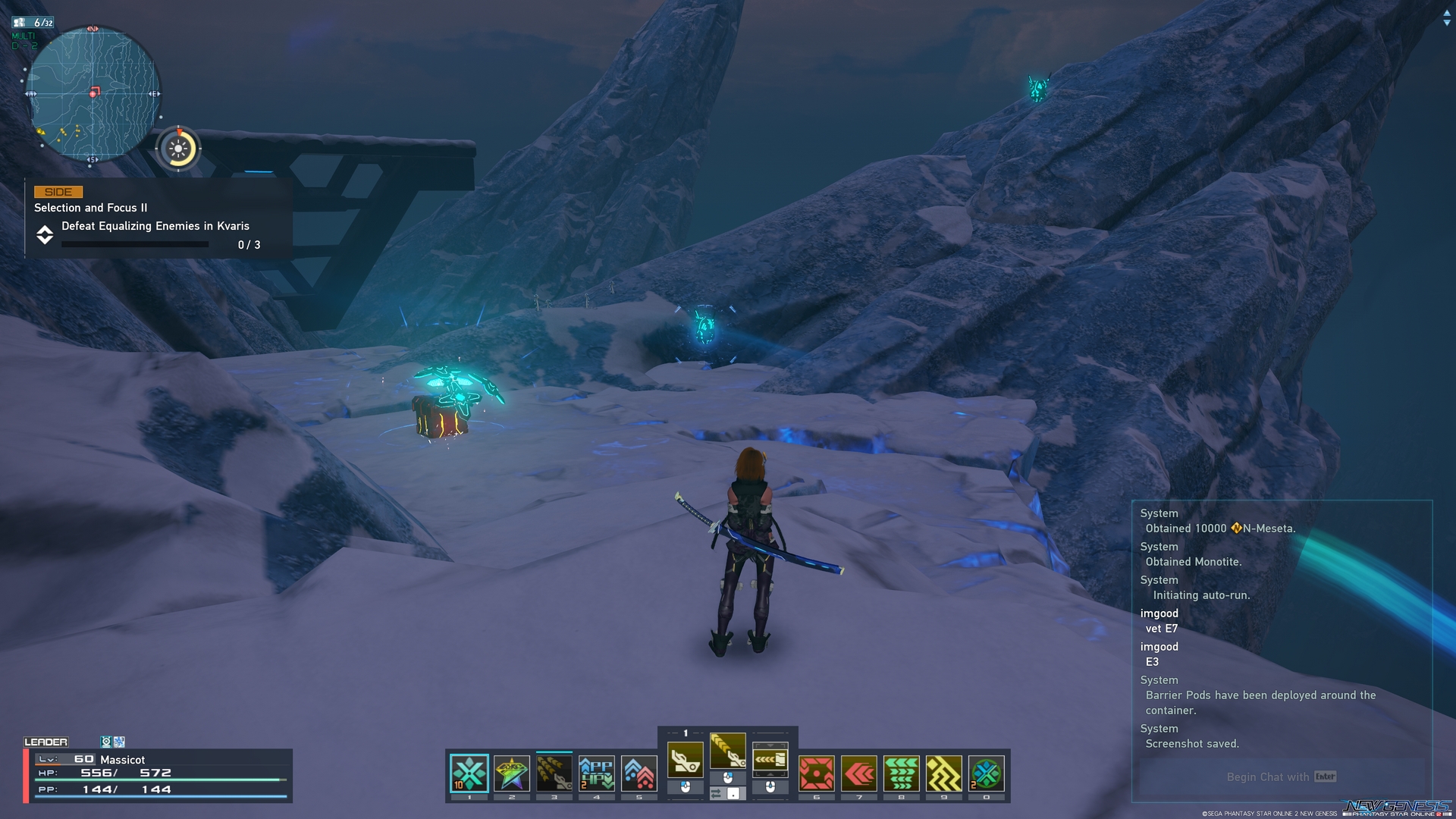Screen dimensions: 1456x819
Task: Click the LEADER label above the party panel
Action: coord(47,741)
